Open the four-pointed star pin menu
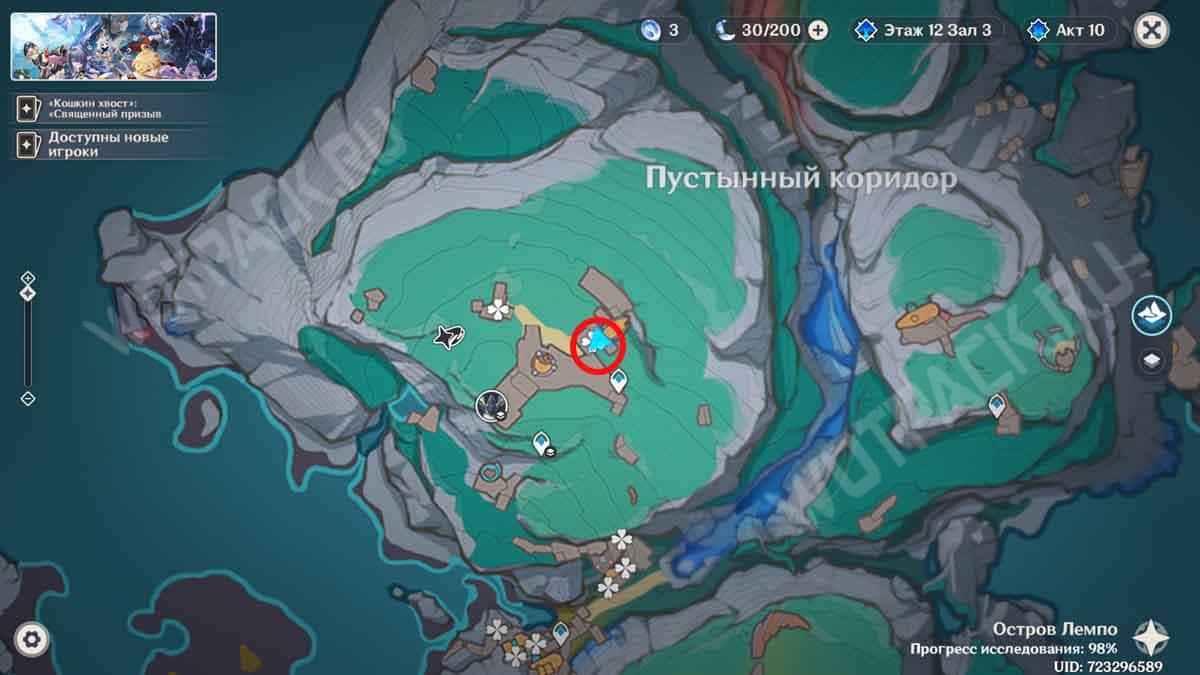This screenshot has height=675, width=1200. pyautogui.click(x=1152, y=634)
